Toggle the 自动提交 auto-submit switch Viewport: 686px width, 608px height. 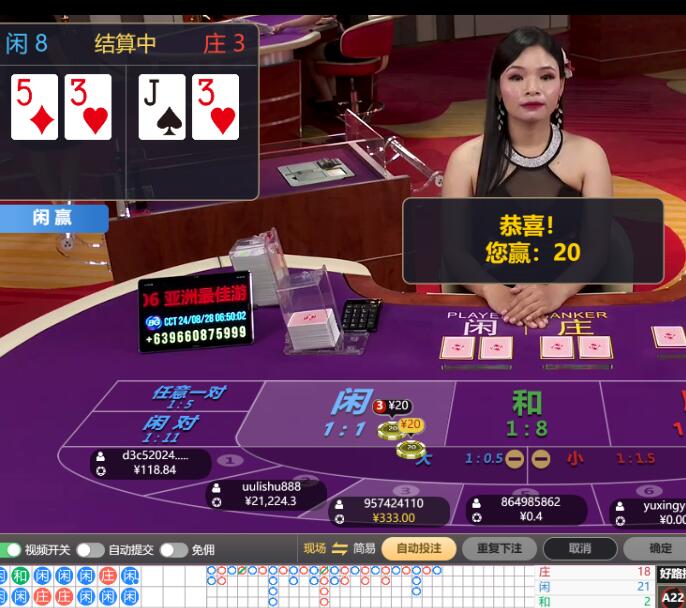[90, 549]
